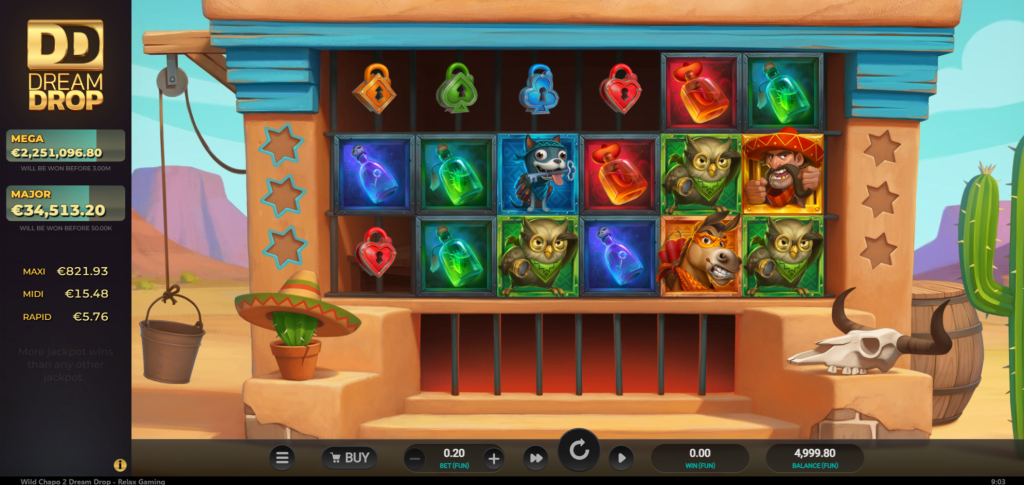Viewport: 1024px width, 485px height.
Task: Open the BUY feature shop
Action: tap(349, 458)
